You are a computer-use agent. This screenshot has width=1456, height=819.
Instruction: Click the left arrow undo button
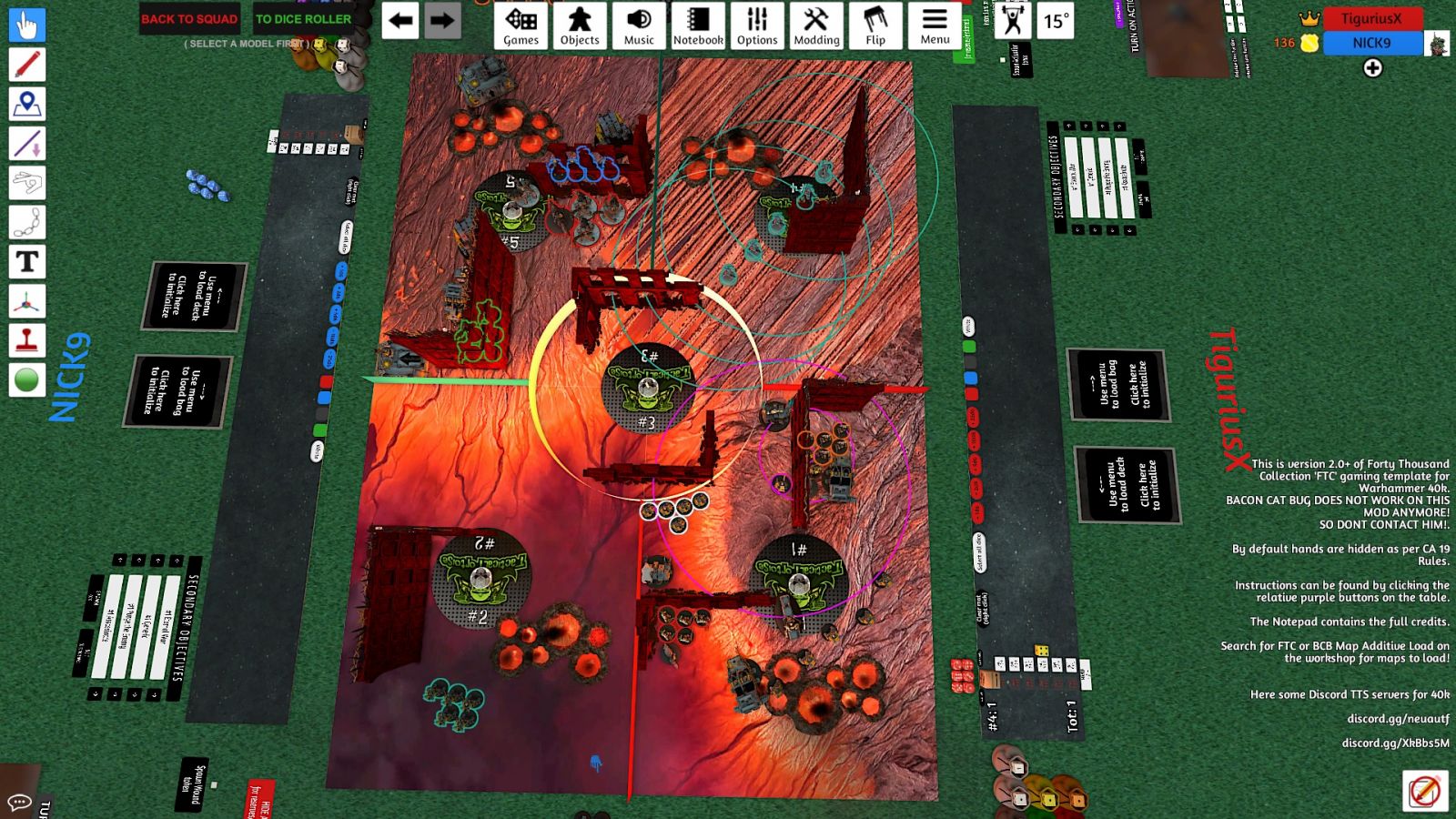[x=400, y=21]
